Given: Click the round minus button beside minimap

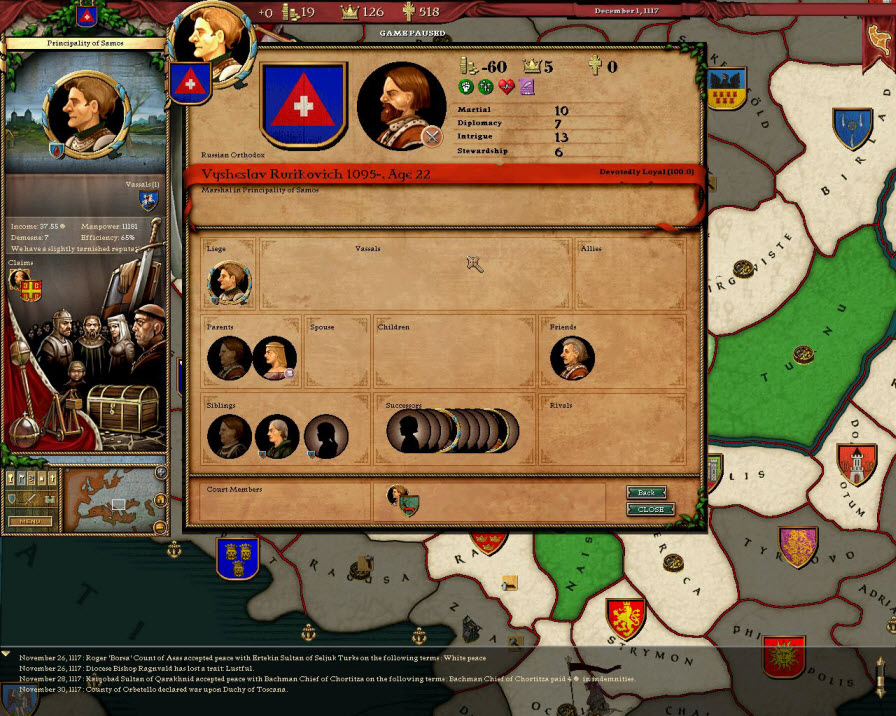Looking at the screenshot, I should coord(160,527).
